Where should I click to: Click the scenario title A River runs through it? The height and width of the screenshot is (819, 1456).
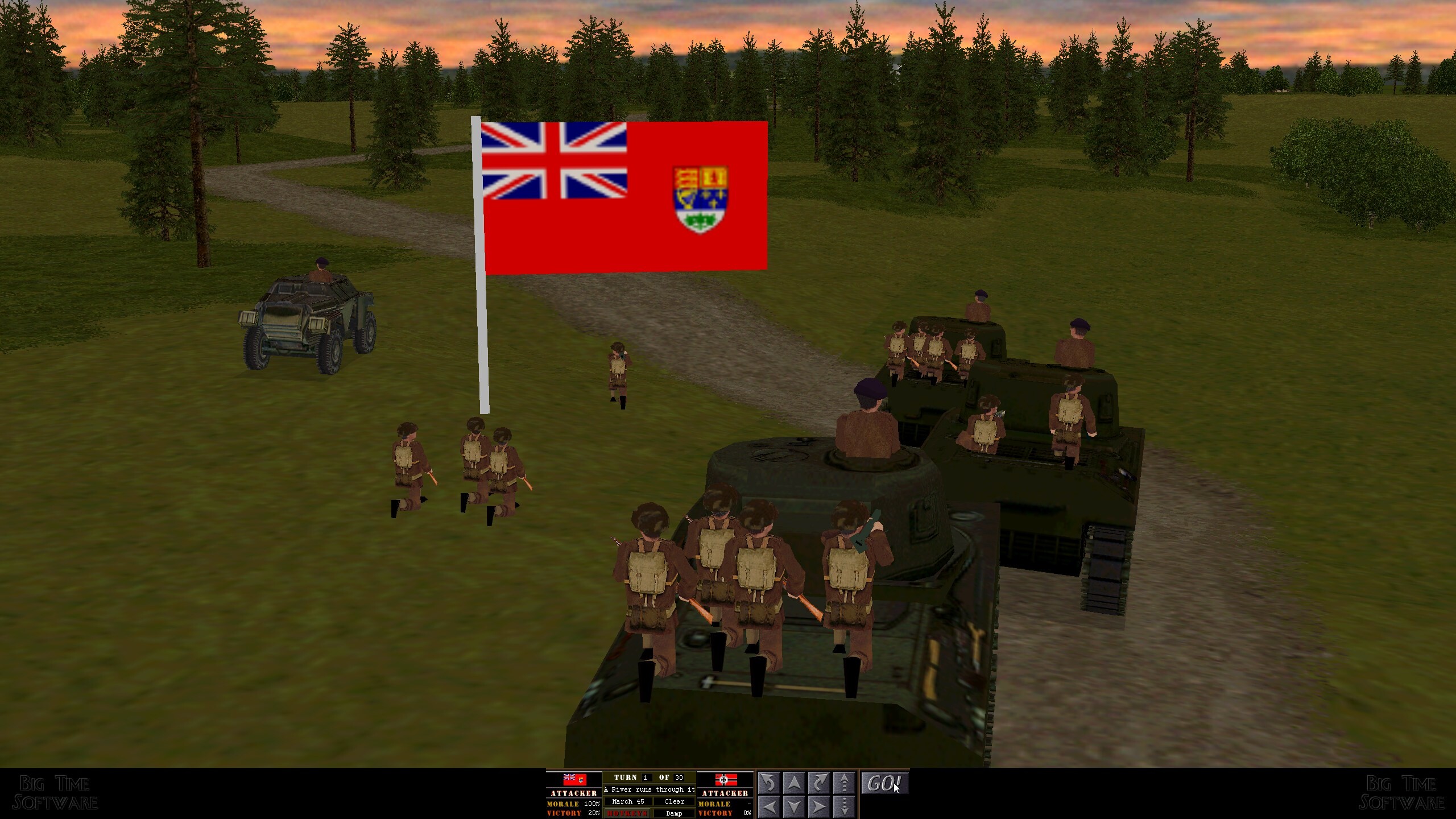pyautogui.click(x=650, y=790)
